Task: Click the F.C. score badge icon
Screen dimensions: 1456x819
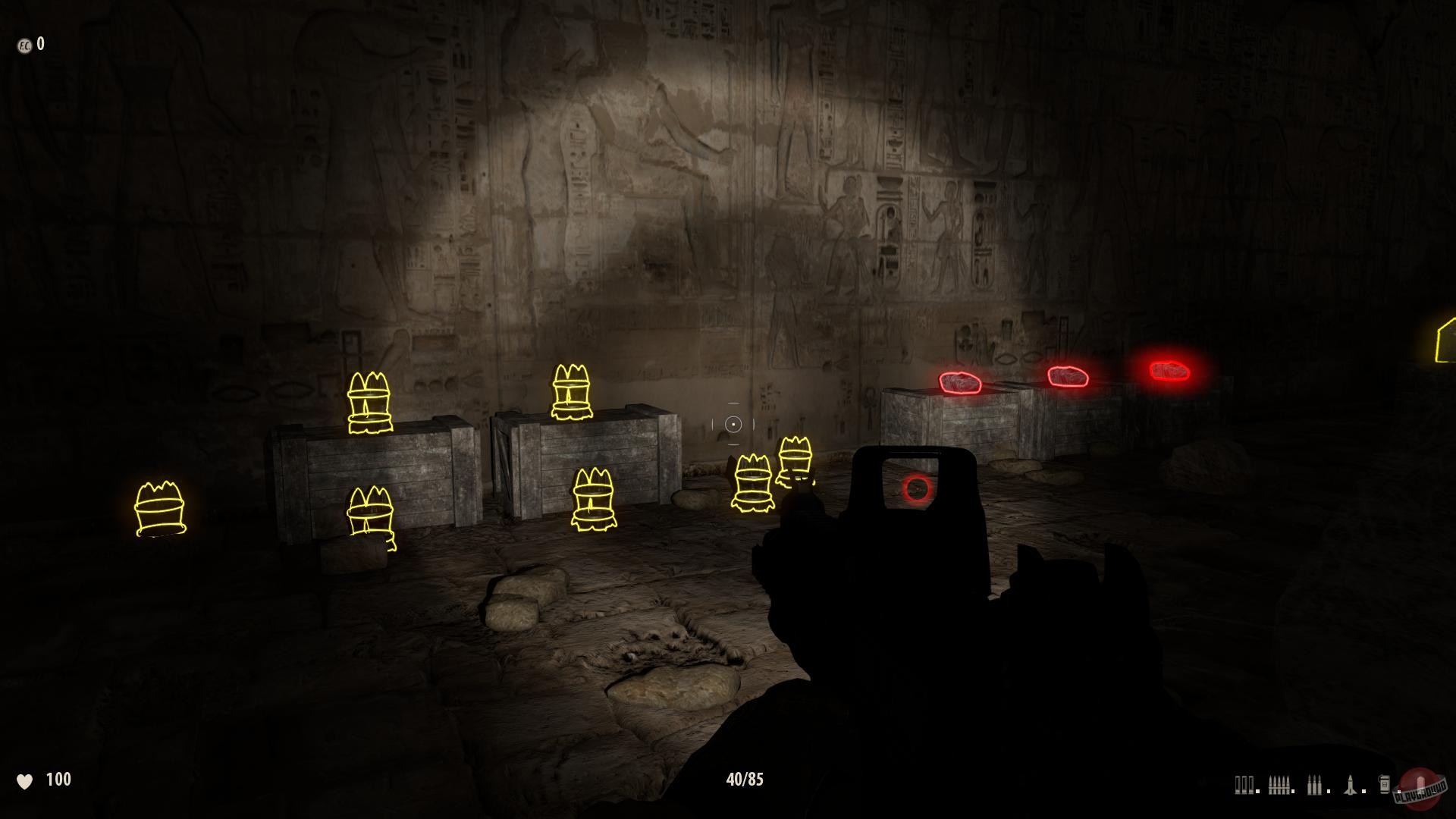Action: (x=25, y=44)
